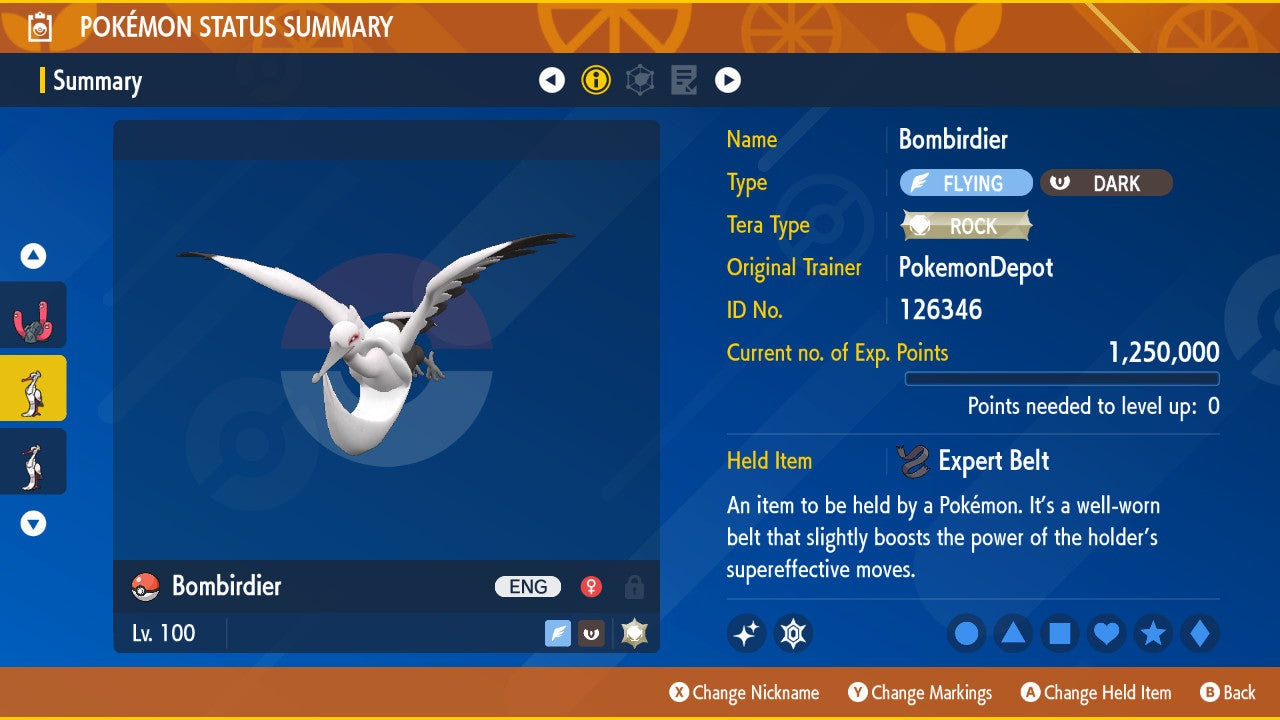Choose the highlighted Bombirdier party thumbnail
The width and height of the screenshot is (1280, 720).
(x=33, y=388)
